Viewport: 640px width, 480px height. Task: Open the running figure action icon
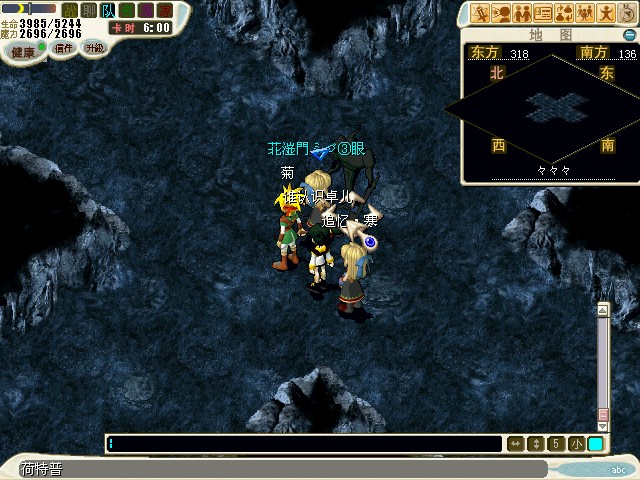(x=606, y=13)
